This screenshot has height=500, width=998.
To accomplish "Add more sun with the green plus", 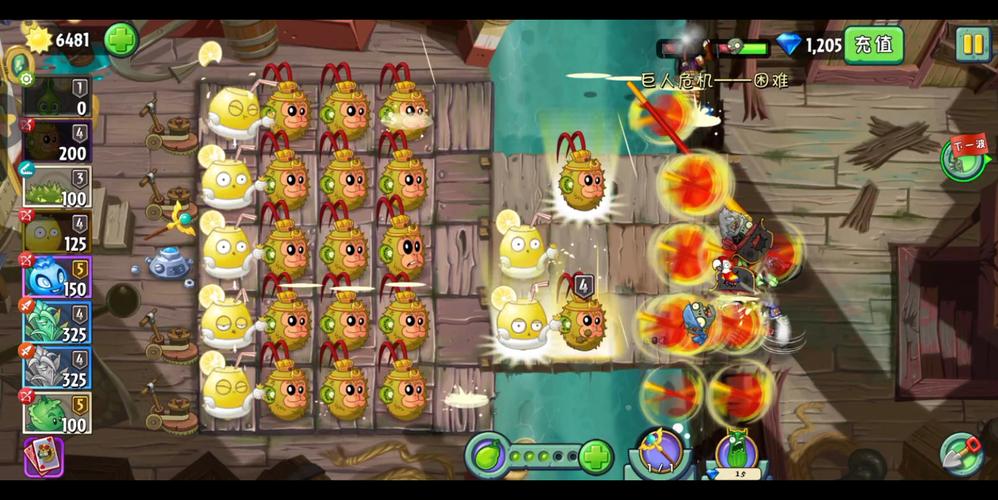I will 121,40.
